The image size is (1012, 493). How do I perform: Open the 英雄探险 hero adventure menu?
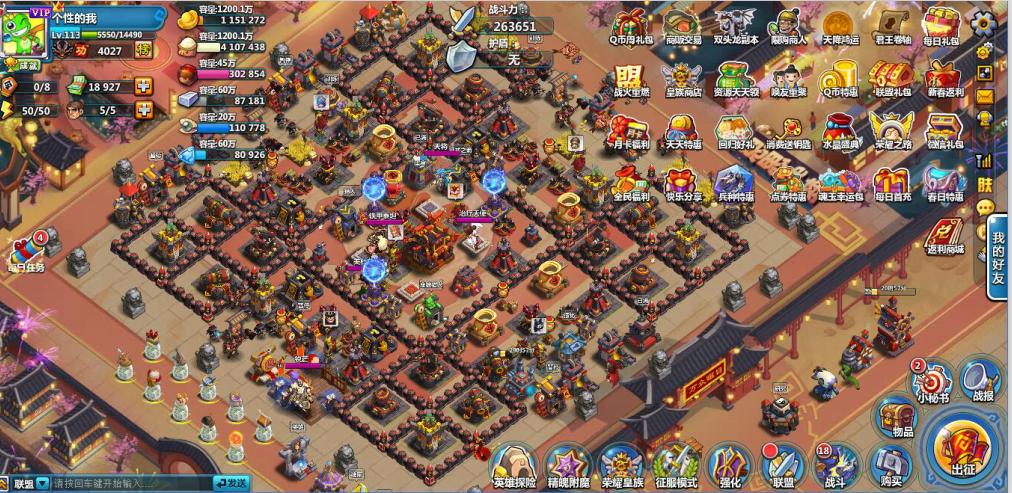pyautogui.click(x=514, y=465)
